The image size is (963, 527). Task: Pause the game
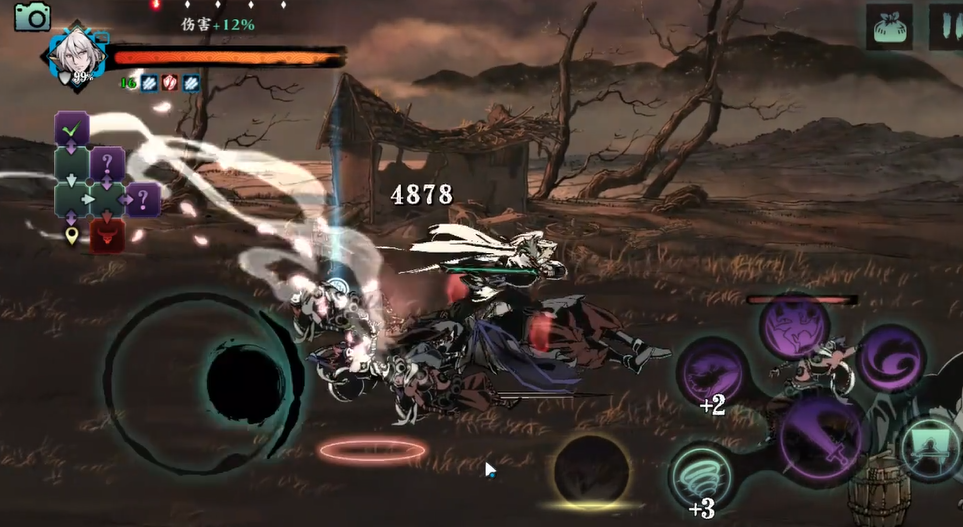[945, 26]
